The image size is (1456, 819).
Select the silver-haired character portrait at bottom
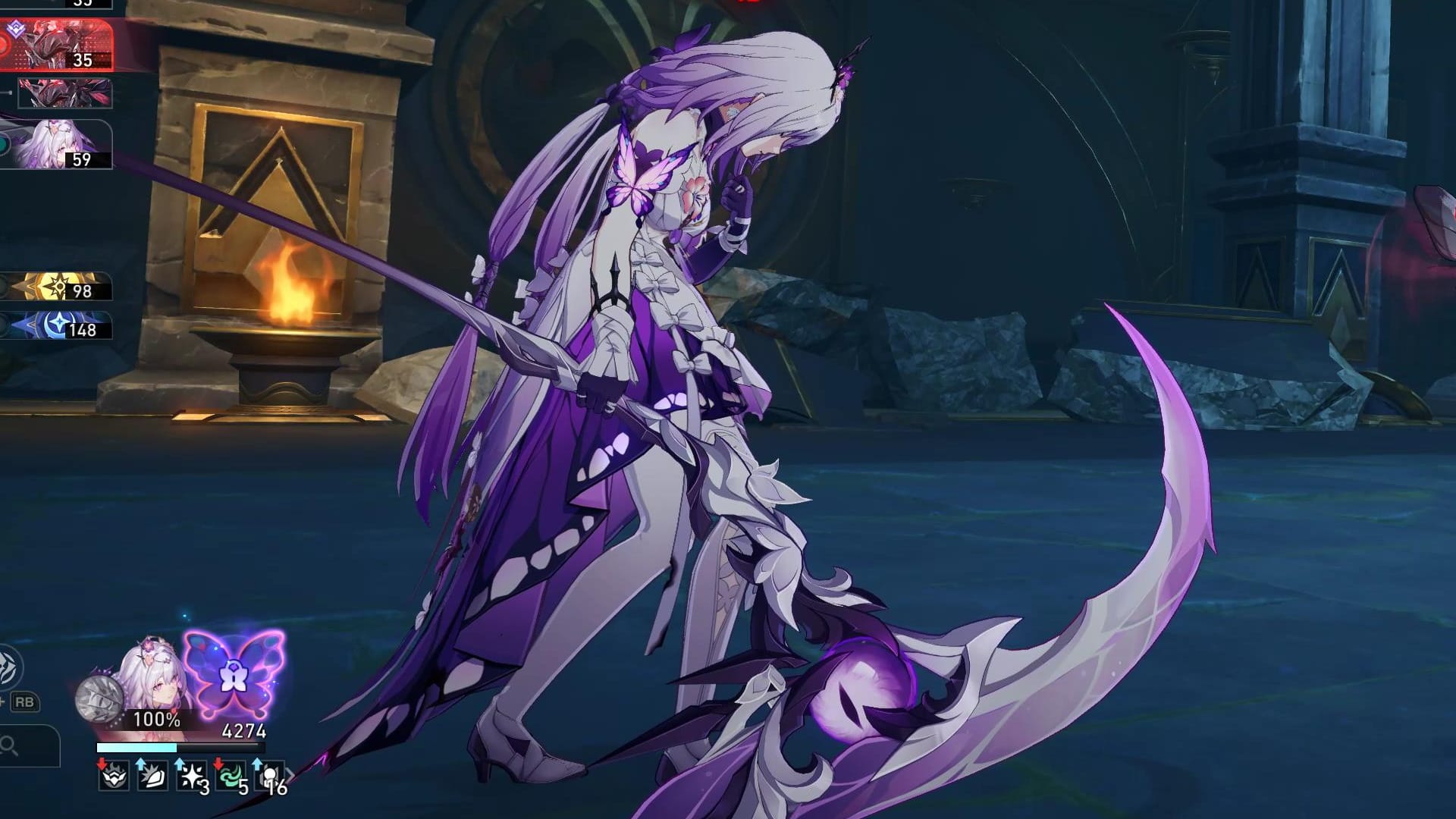click(154, 682)
